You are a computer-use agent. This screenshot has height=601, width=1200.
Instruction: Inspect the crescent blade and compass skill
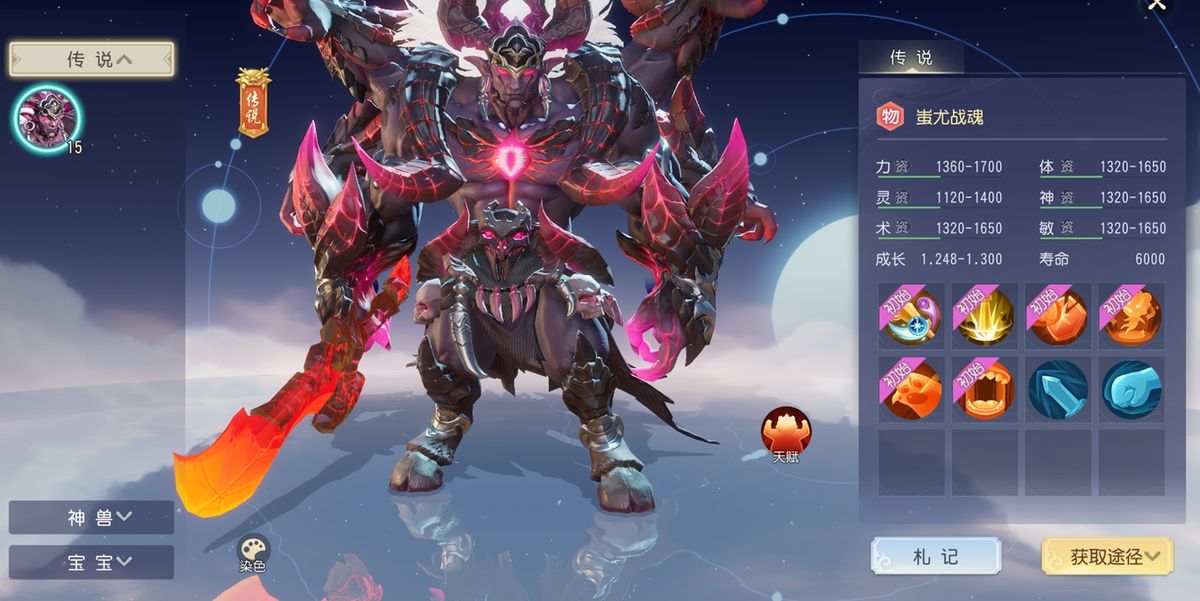pos(912,316)
